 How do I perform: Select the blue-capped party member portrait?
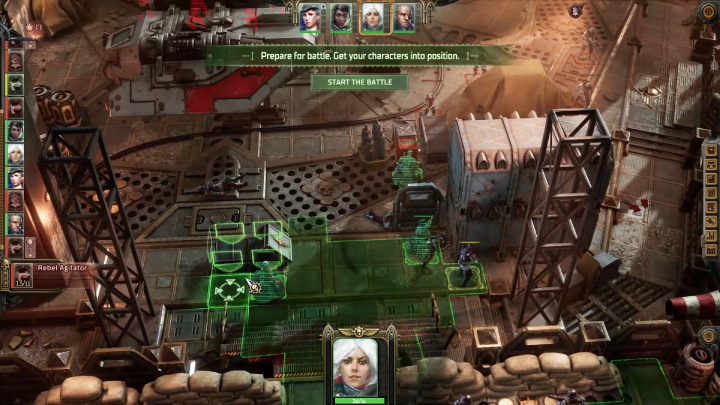310,16
